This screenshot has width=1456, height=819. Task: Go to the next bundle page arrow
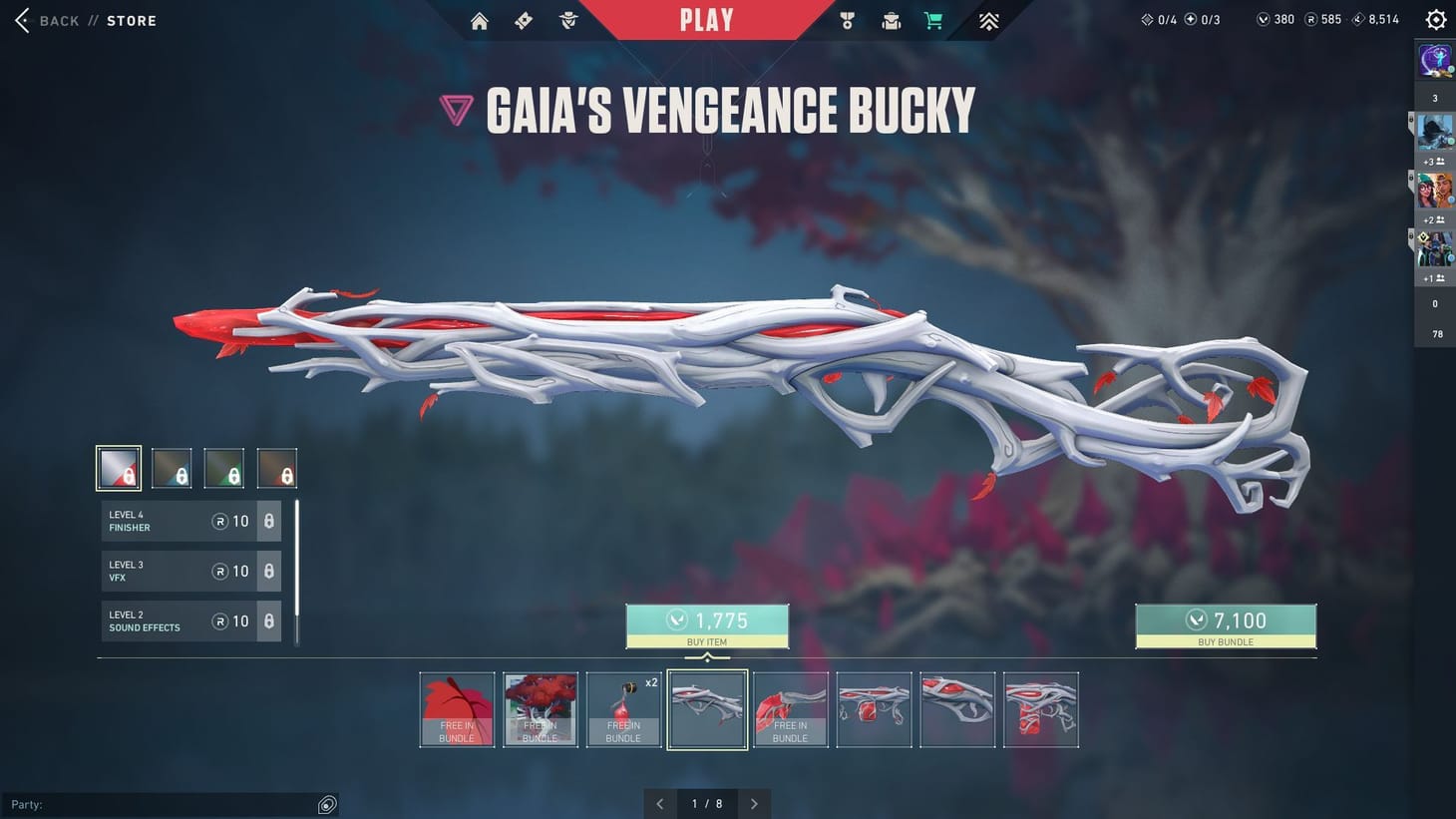(x=755, y=803)
